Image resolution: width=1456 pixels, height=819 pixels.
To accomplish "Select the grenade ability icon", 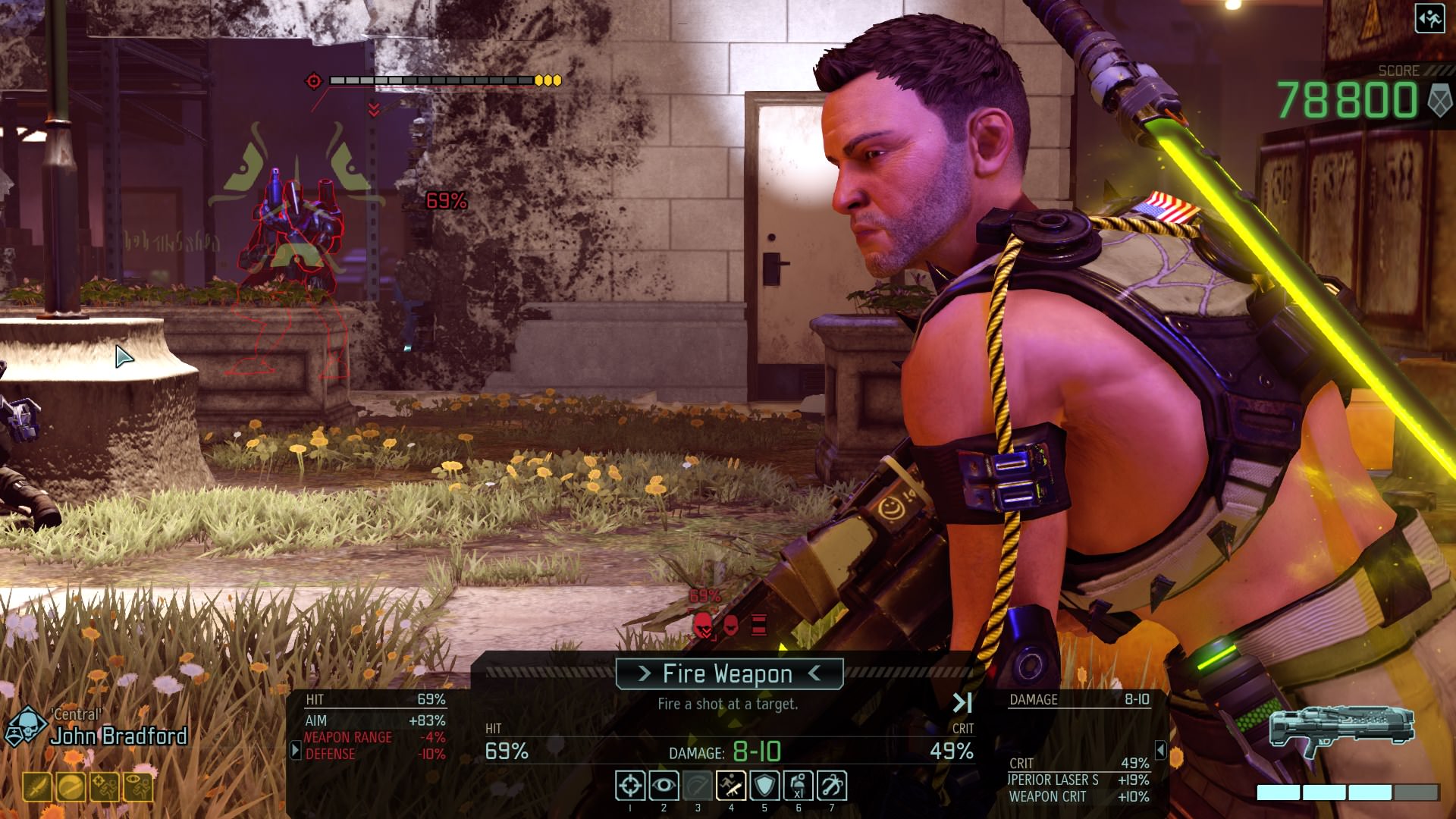I will pos(798,786).
